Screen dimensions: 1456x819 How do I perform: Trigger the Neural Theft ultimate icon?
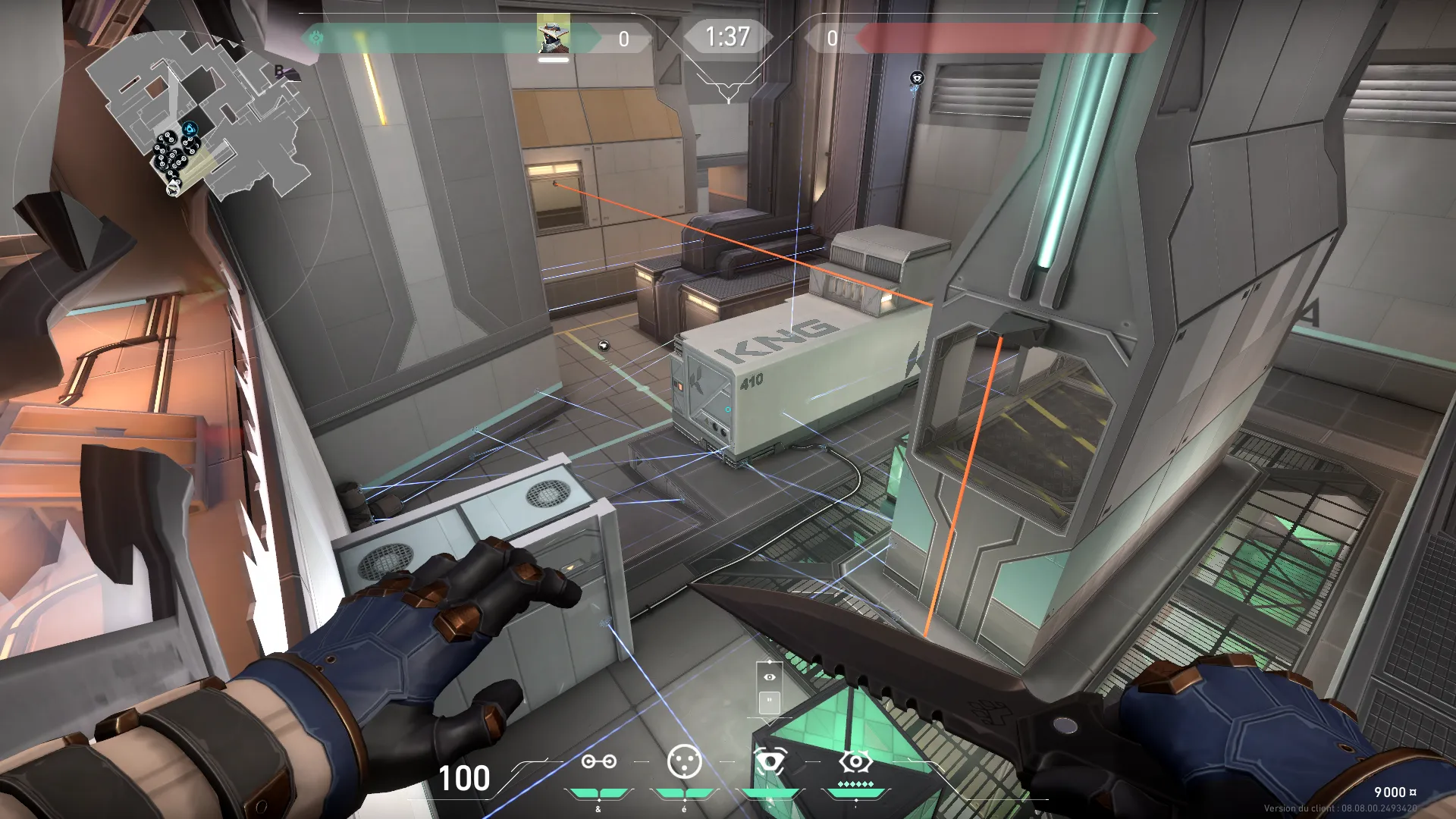[x=855, y=761]
